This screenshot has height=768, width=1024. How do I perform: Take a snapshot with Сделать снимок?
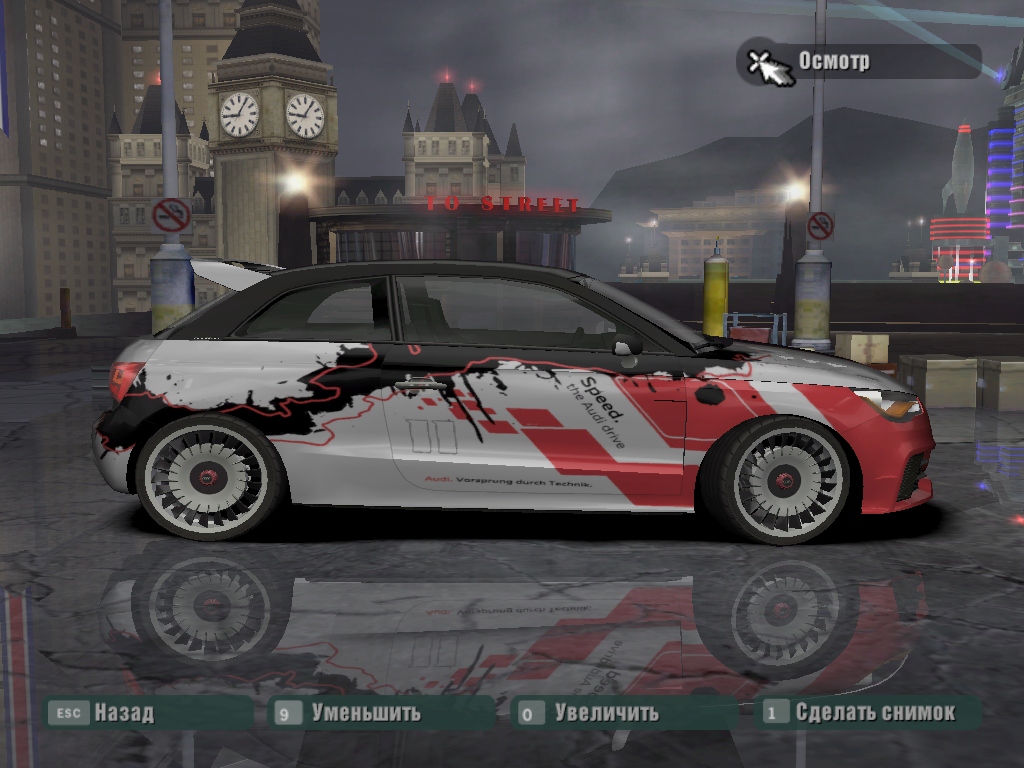click(x=874, y=712)
